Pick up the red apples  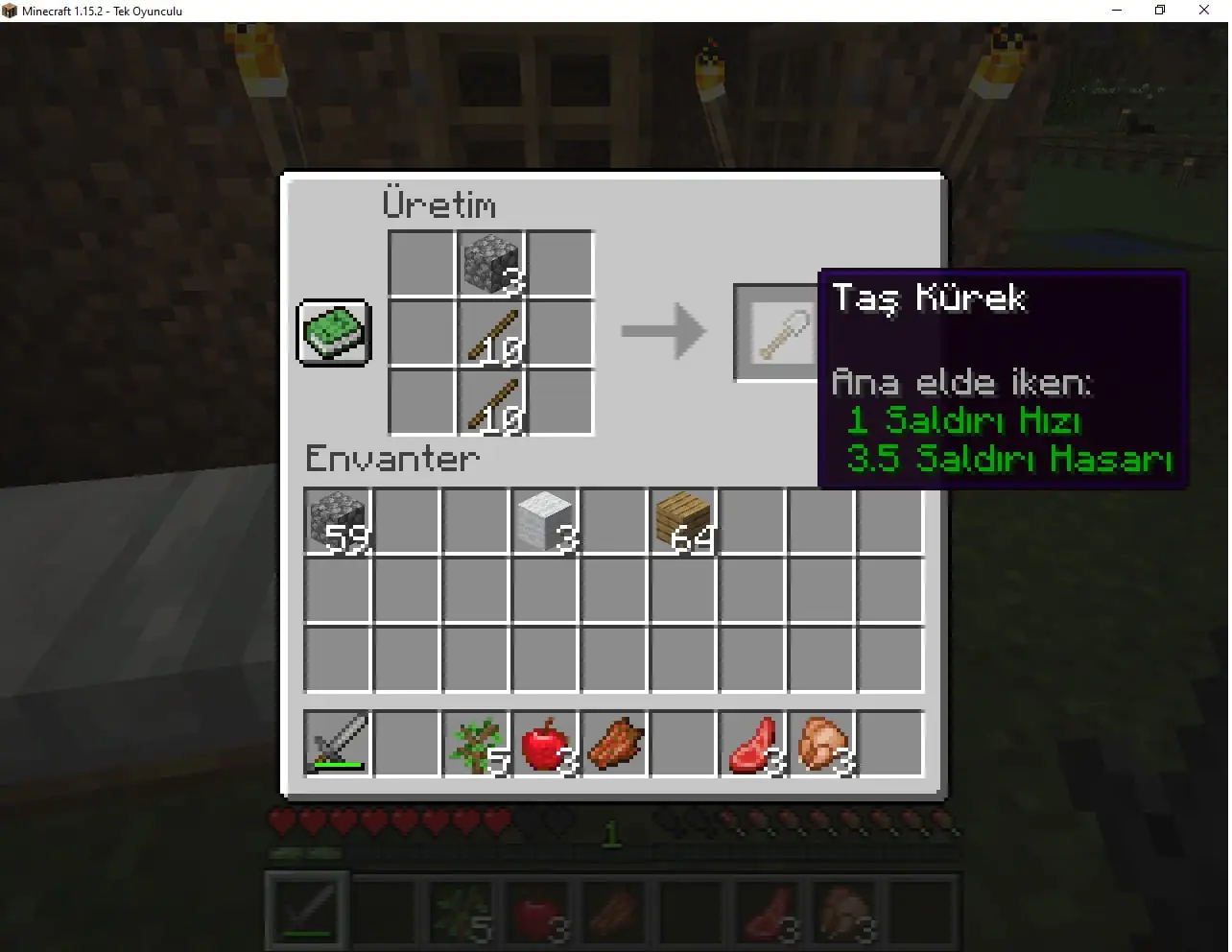(x=544, y=744)
